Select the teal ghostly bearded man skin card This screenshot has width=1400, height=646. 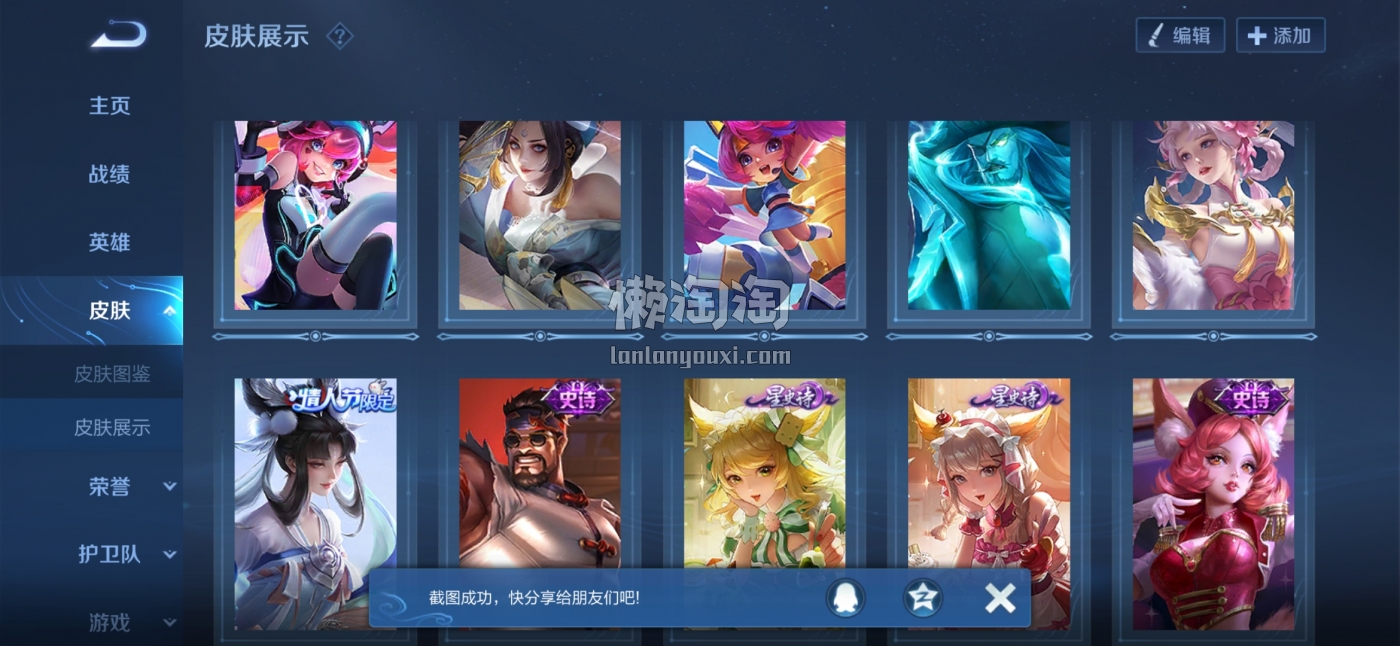989,215
